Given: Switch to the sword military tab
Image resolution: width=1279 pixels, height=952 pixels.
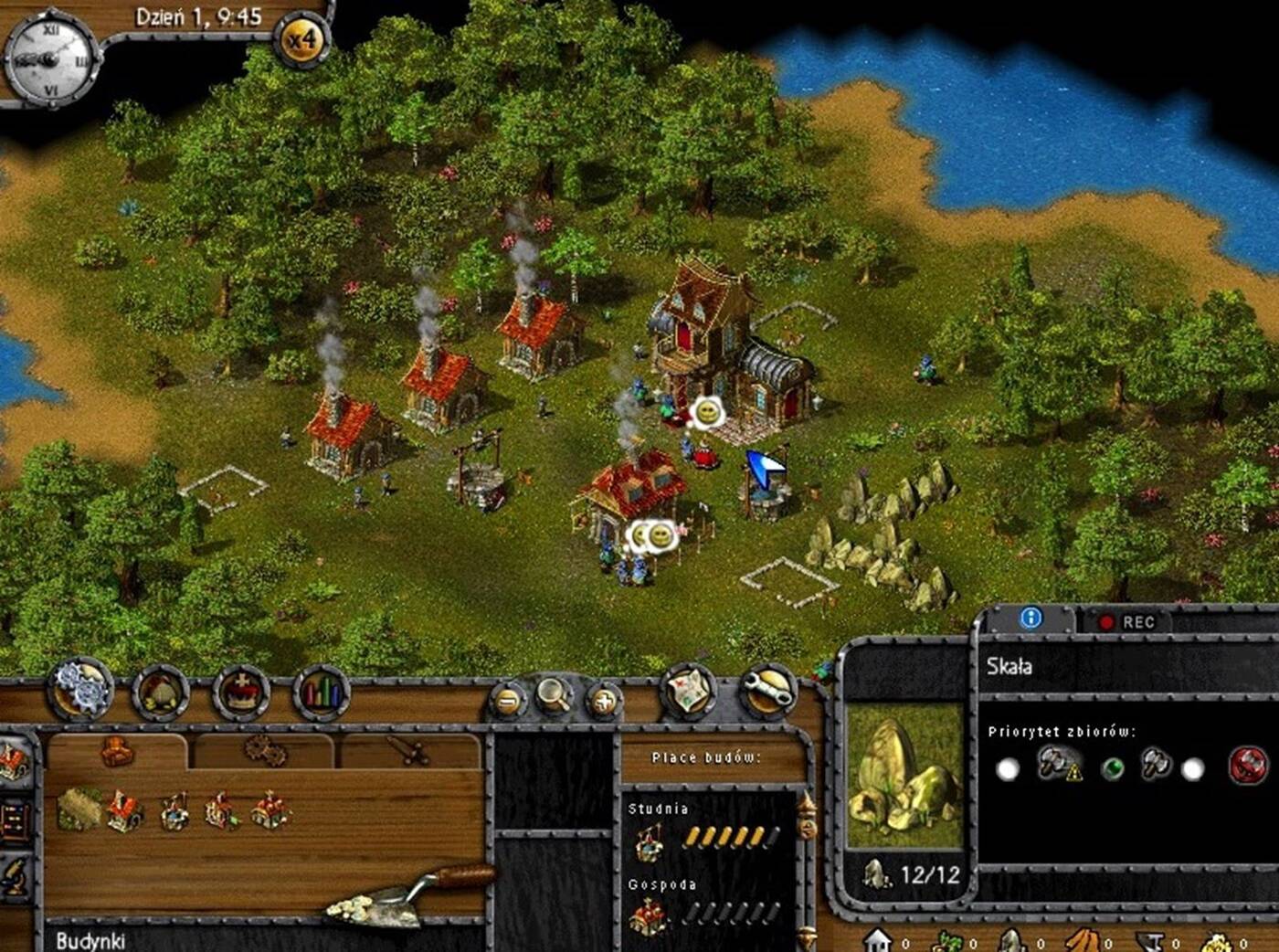Looking at the screenshot, I should point(408,752).
